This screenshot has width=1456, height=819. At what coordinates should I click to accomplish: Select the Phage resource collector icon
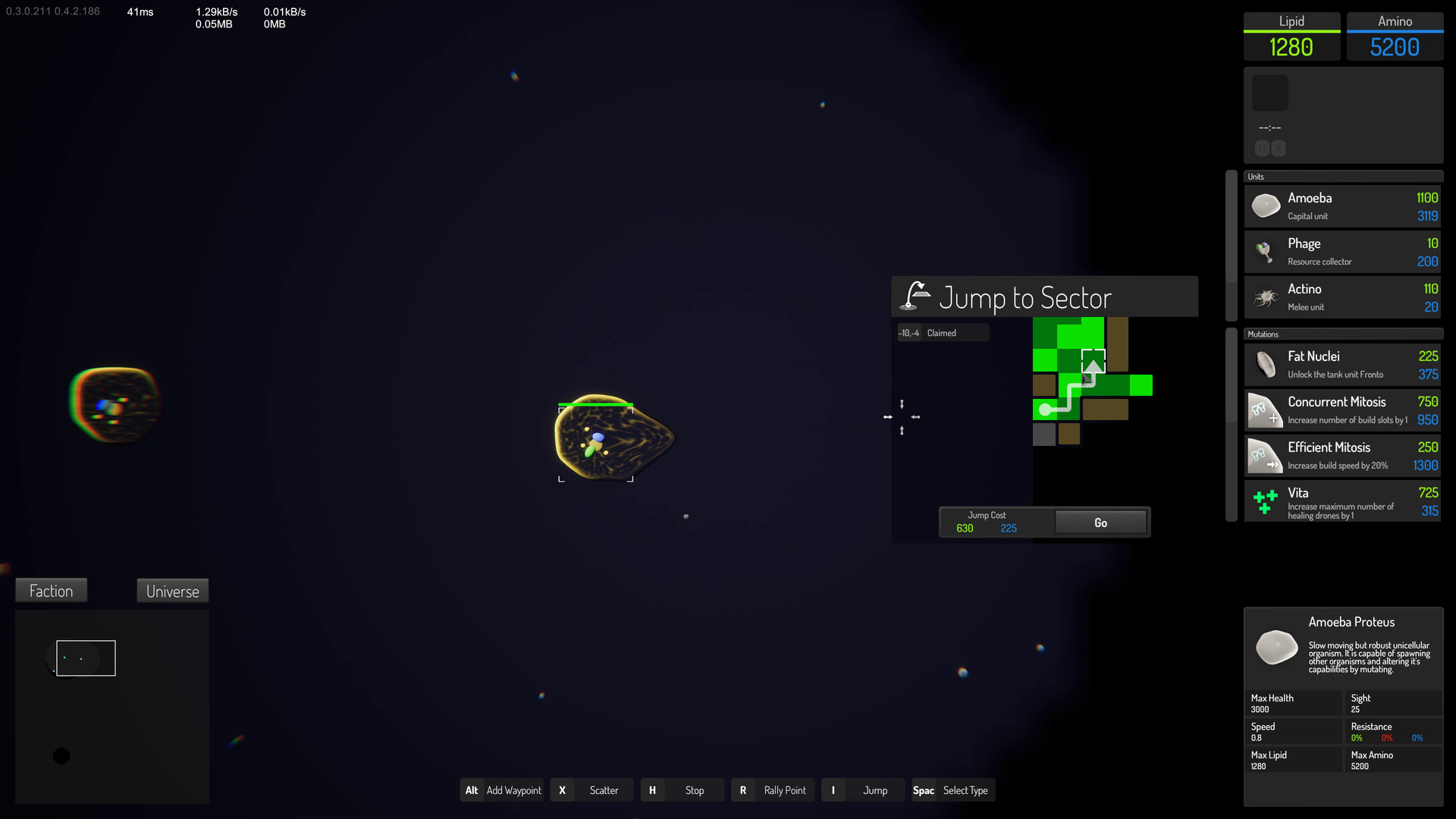[1265, 251]
